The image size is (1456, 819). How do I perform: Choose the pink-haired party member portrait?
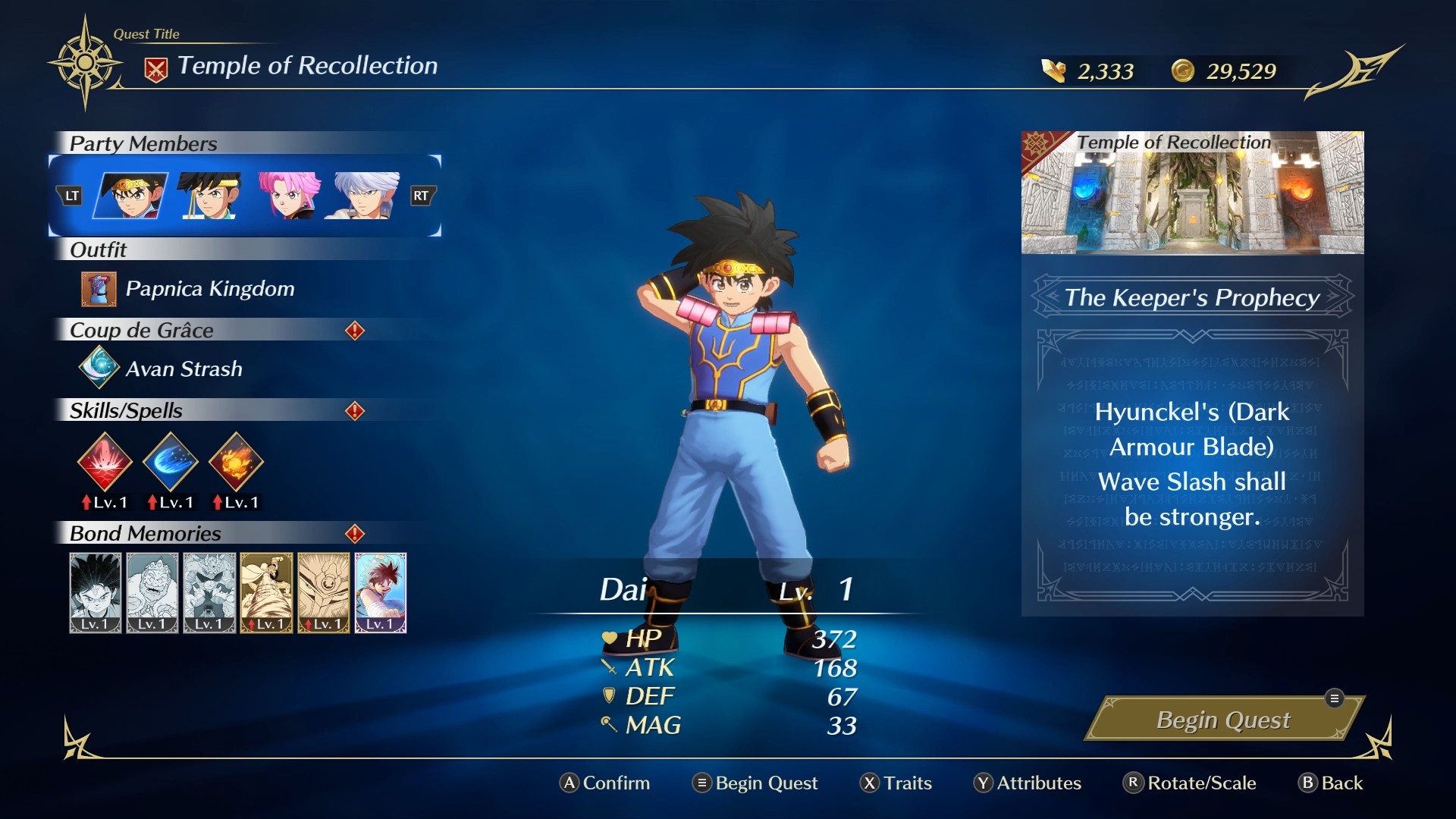(288, 196)
